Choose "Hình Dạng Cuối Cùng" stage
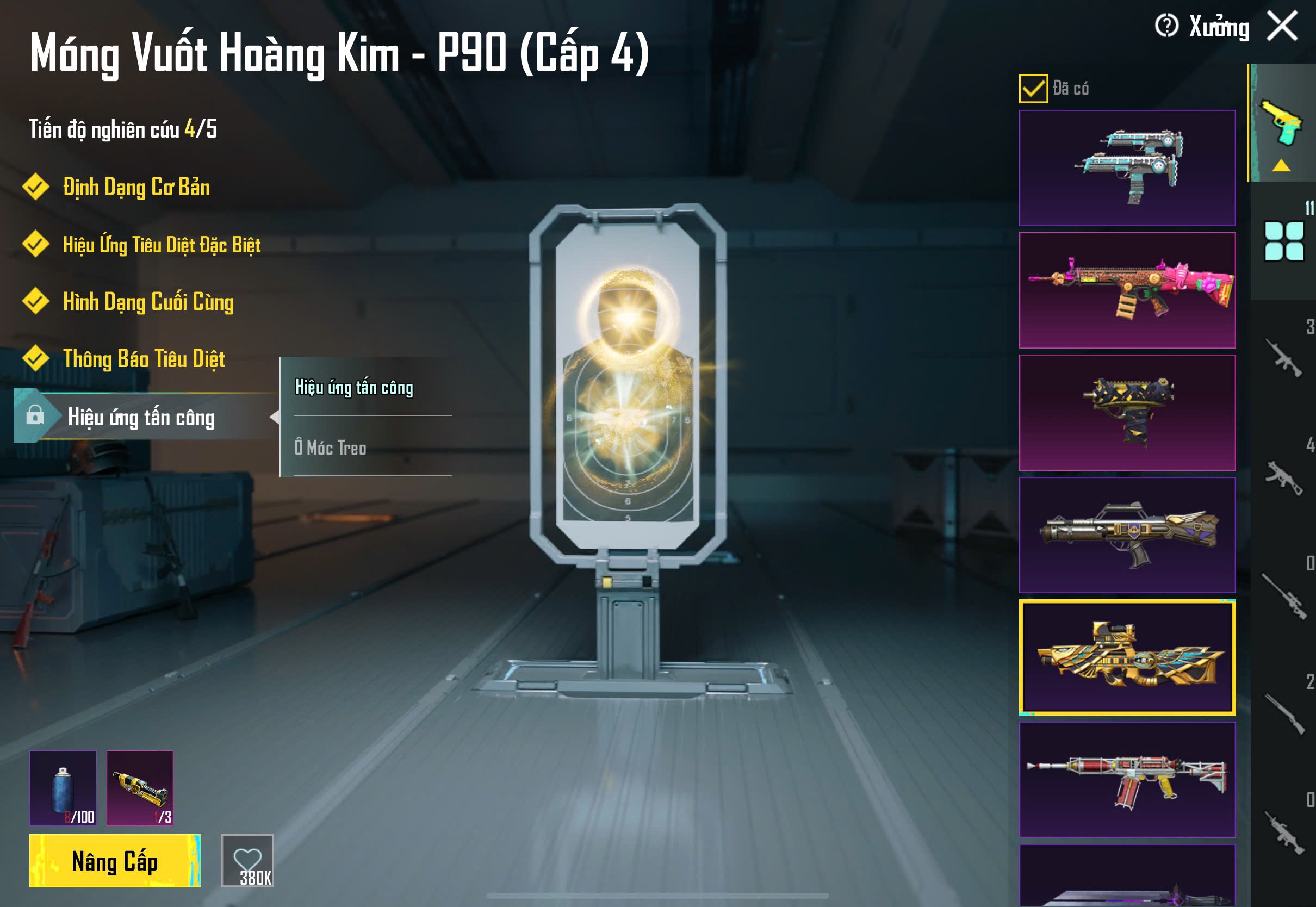1316x907 pixels. tap(148, 302)
